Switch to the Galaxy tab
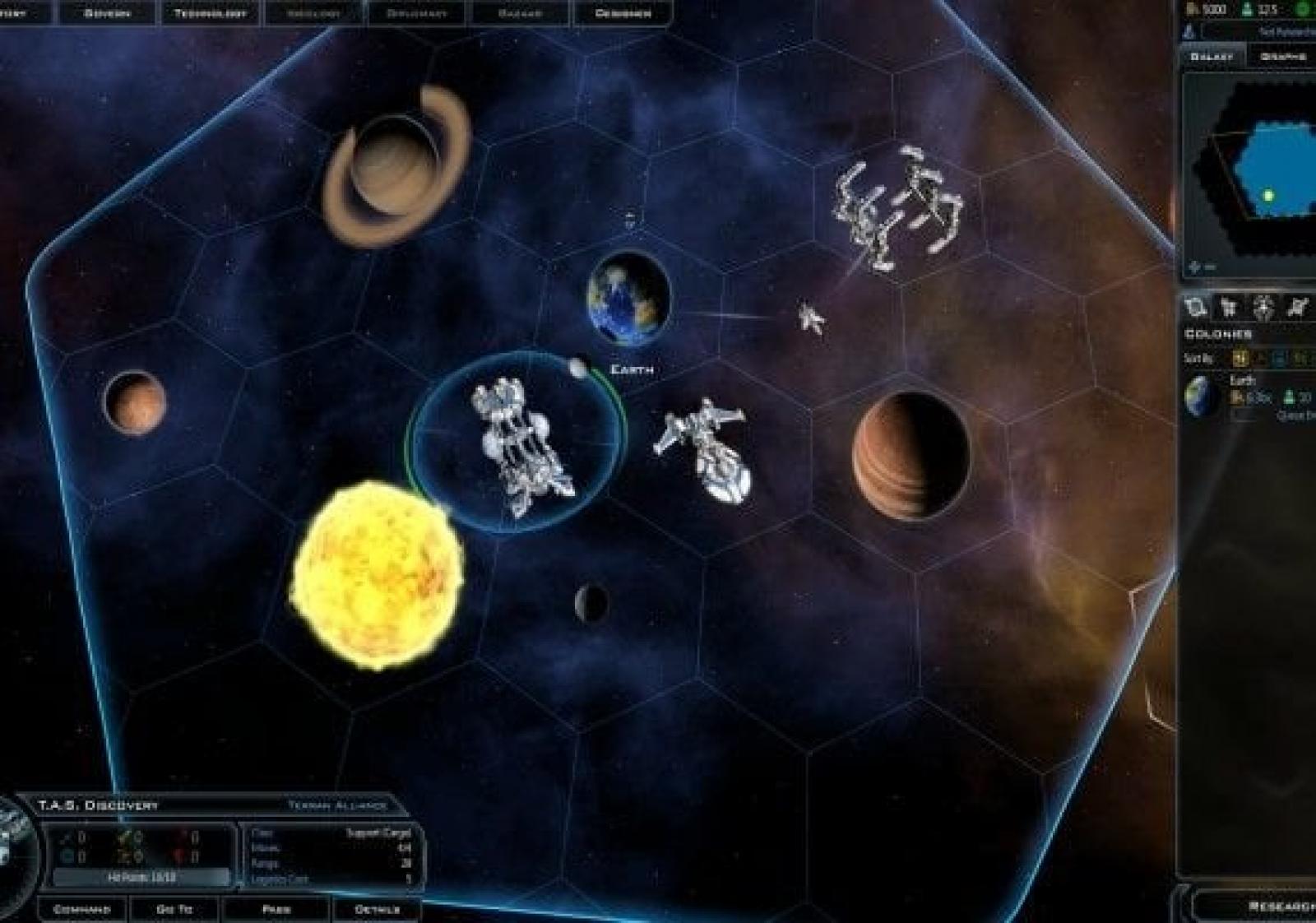This screenshot has height=923, width=1316. click(1212, 56)
